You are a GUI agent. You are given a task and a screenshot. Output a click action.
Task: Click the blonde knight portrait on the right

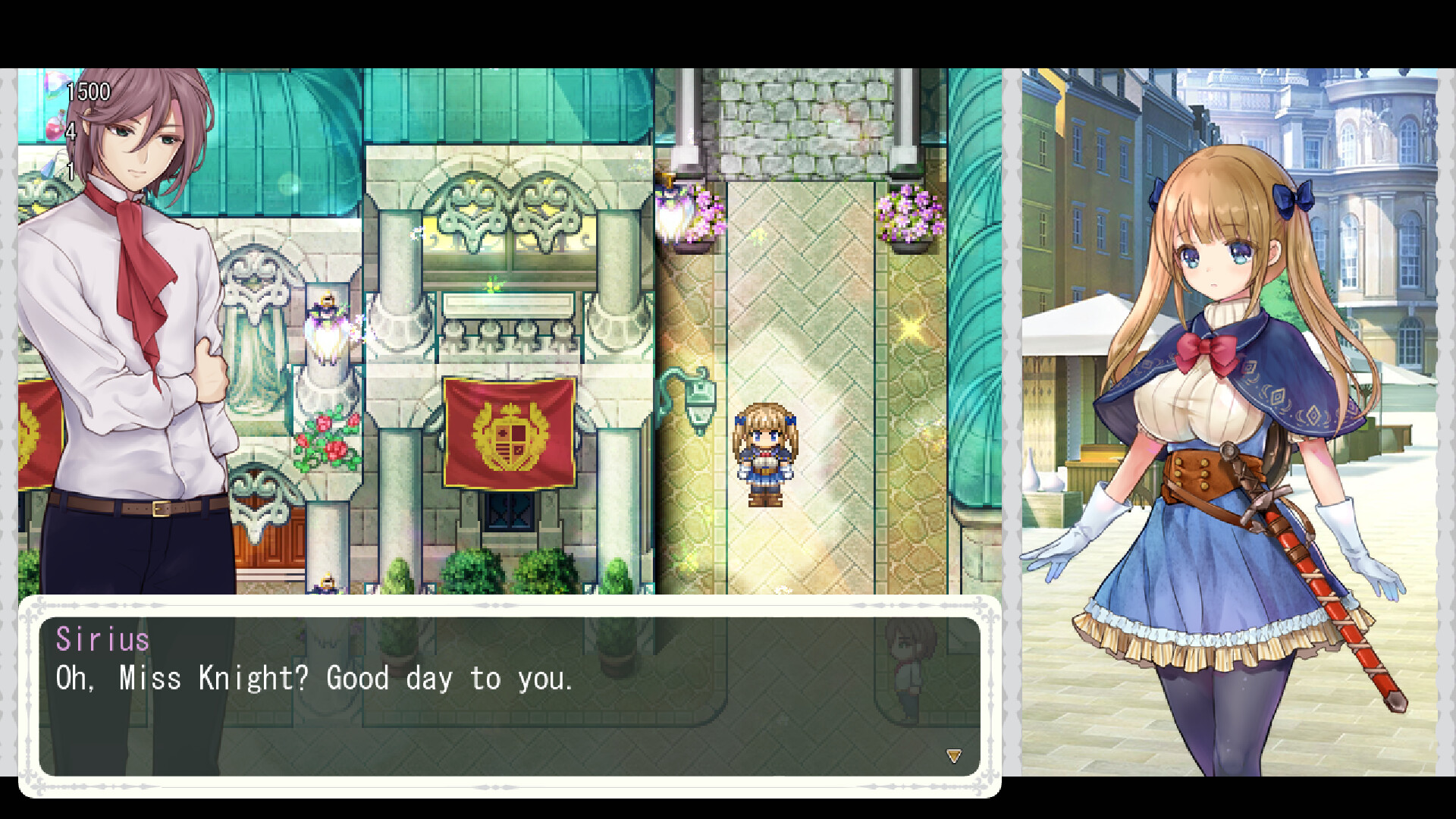point(1228,379)
